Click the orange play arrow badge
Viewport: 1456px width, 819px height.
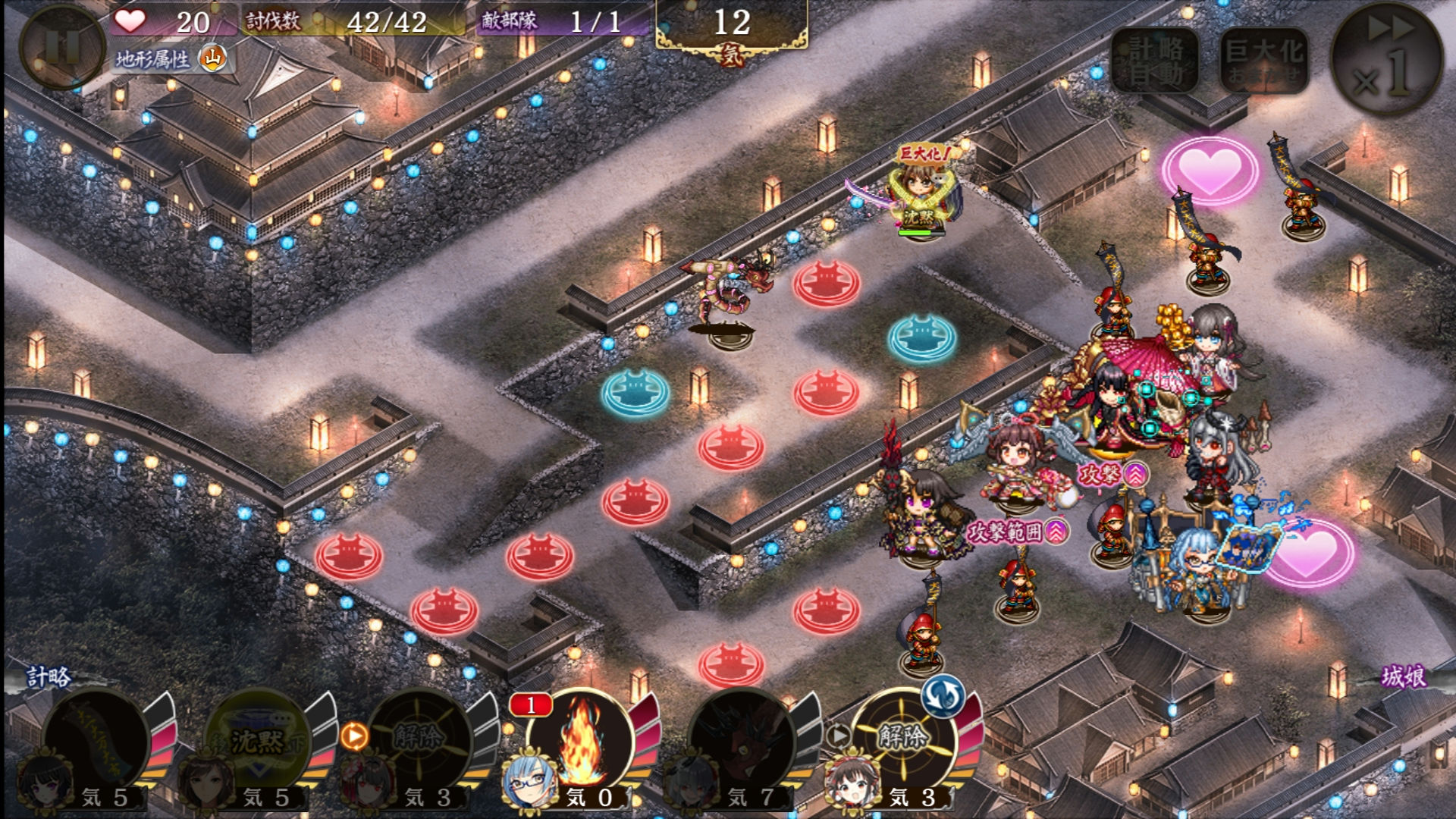tap(354, 736)
